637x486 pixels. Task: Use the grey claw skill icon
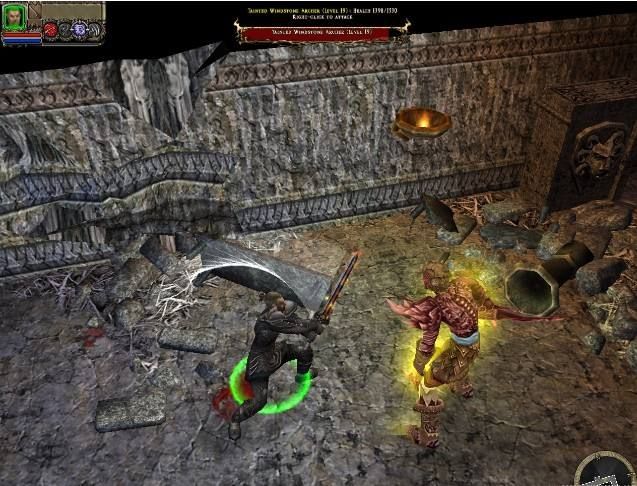(95, 30)
